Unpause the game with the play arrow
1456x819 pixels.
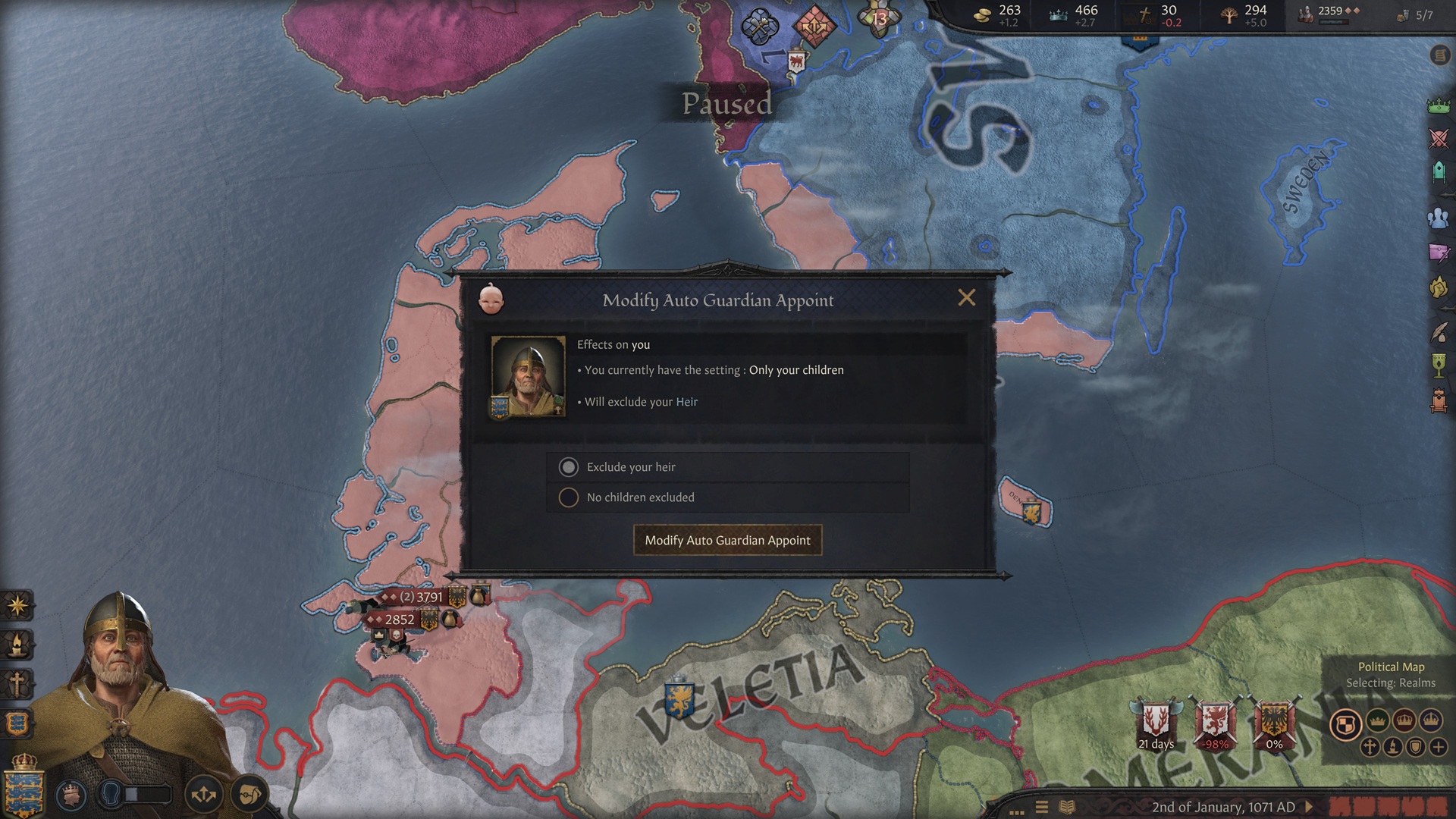tap(1308, 807)
